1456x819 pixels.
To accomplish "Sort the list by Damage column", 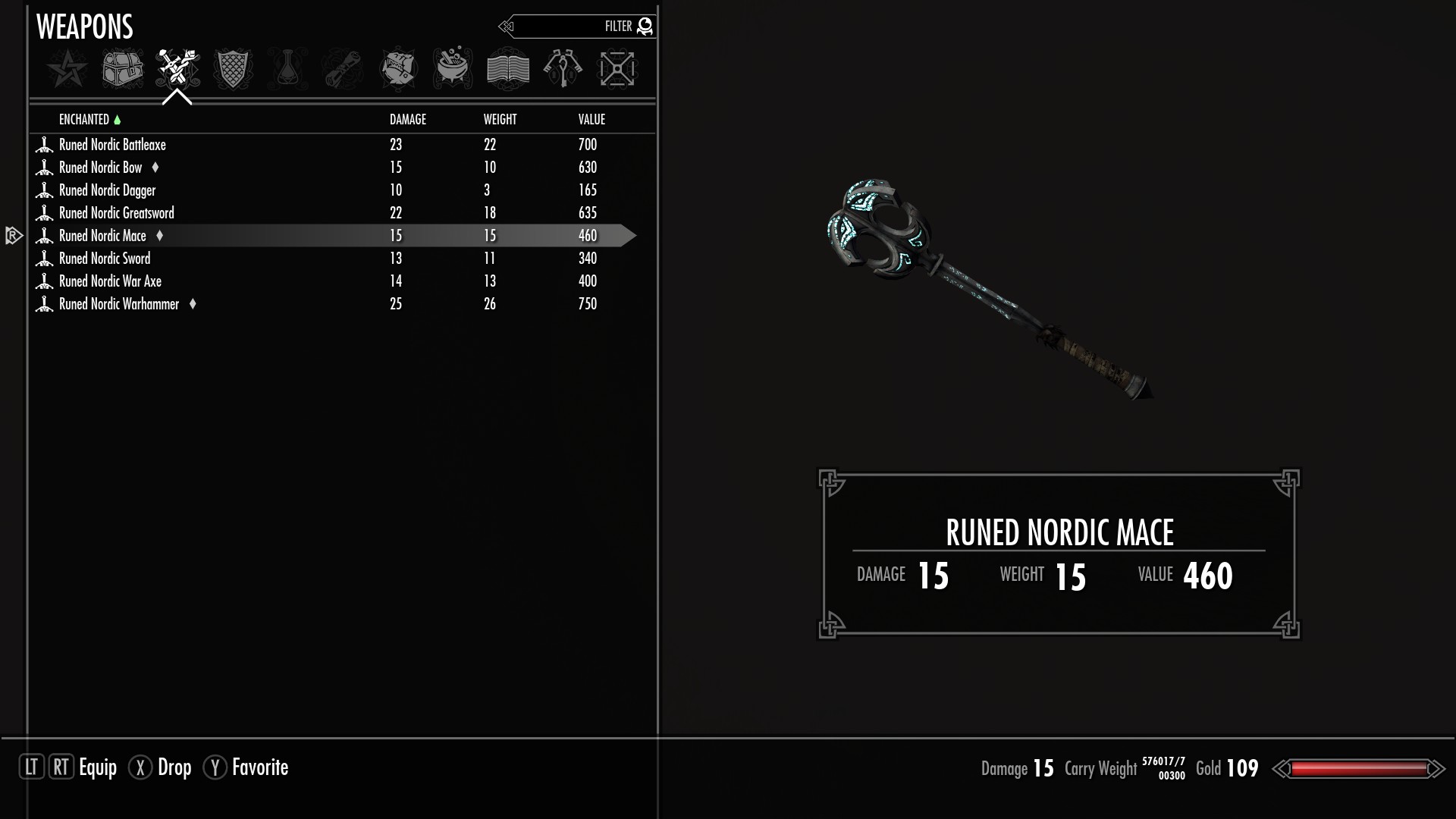I will tap(407, 120).
